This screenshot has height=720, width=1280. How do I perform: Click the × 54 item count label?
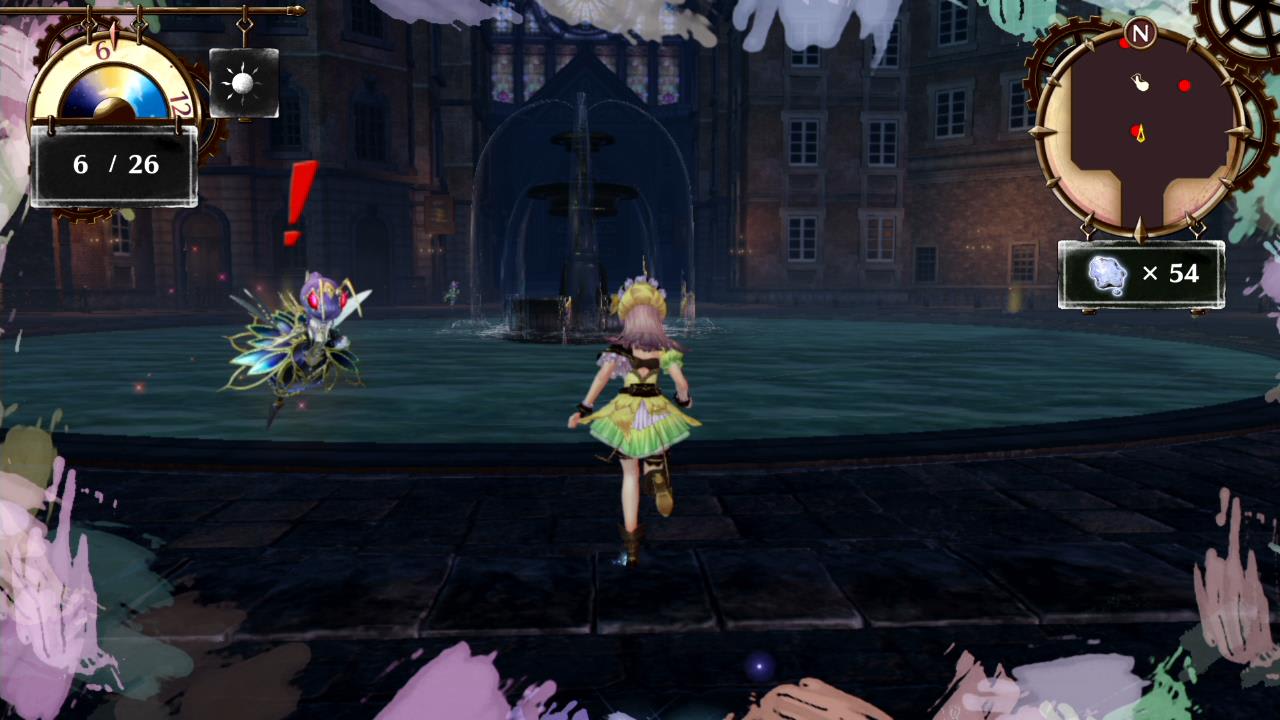pyautogui.click(x=1173, y=273)
